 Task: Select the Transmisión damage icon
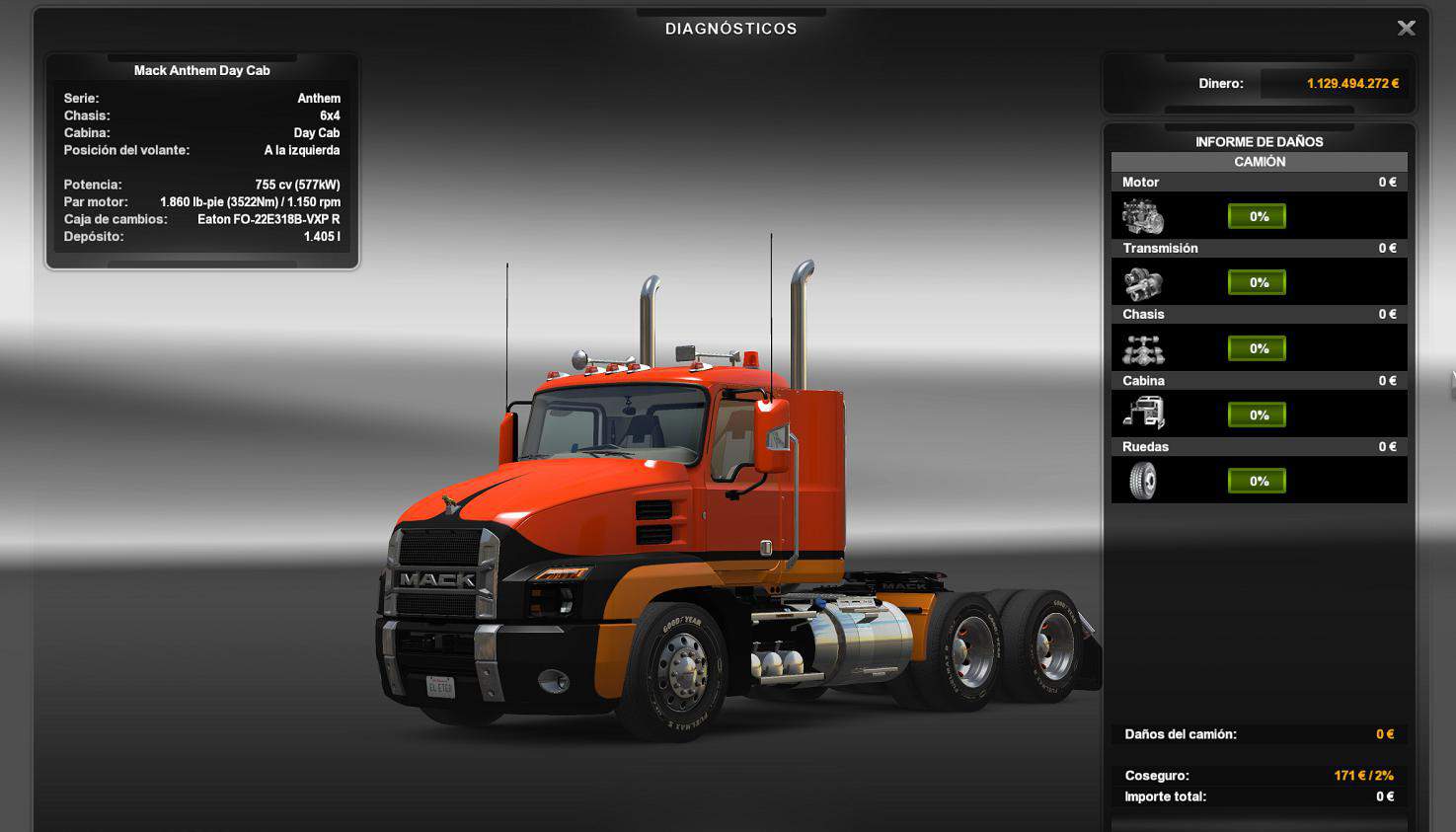pos(1143,283)
